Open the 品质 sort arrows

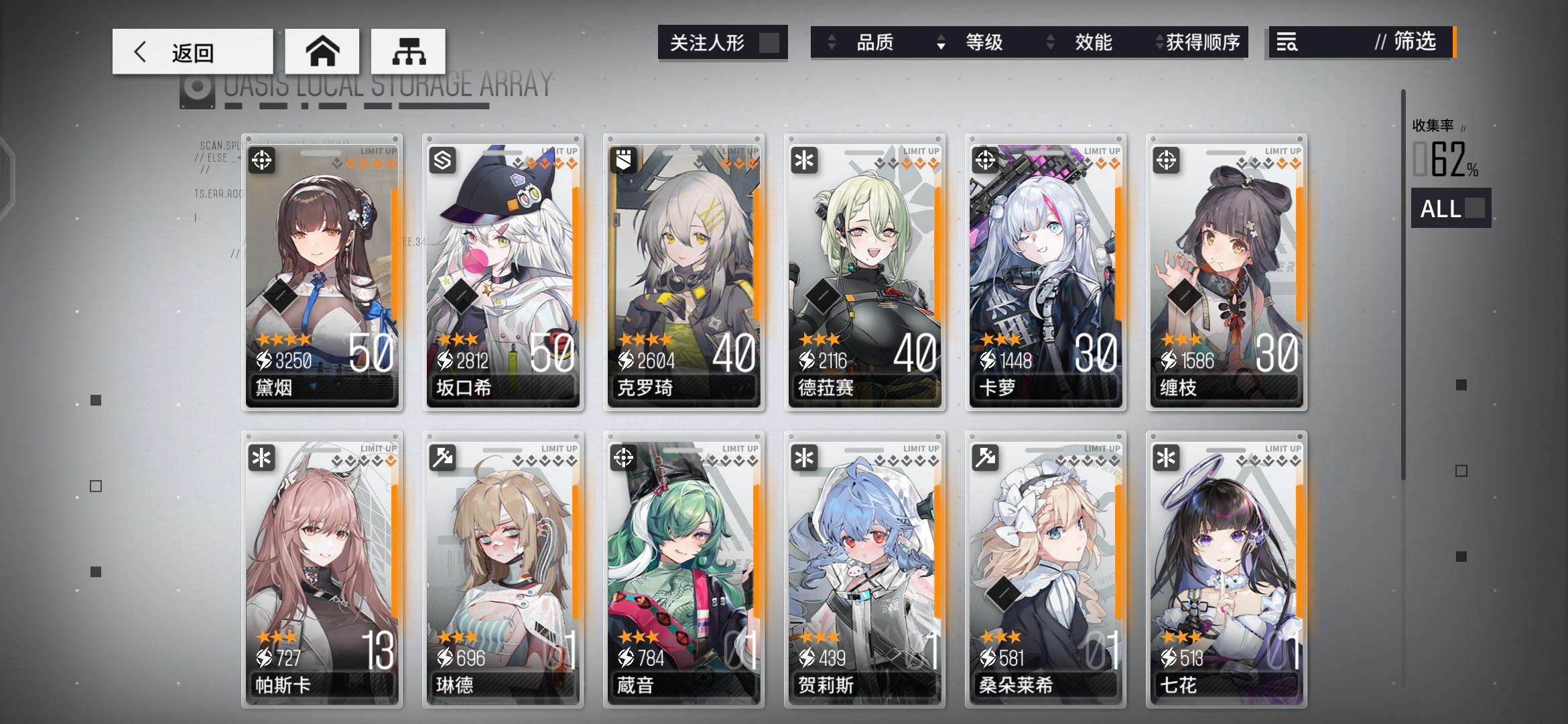833,42
